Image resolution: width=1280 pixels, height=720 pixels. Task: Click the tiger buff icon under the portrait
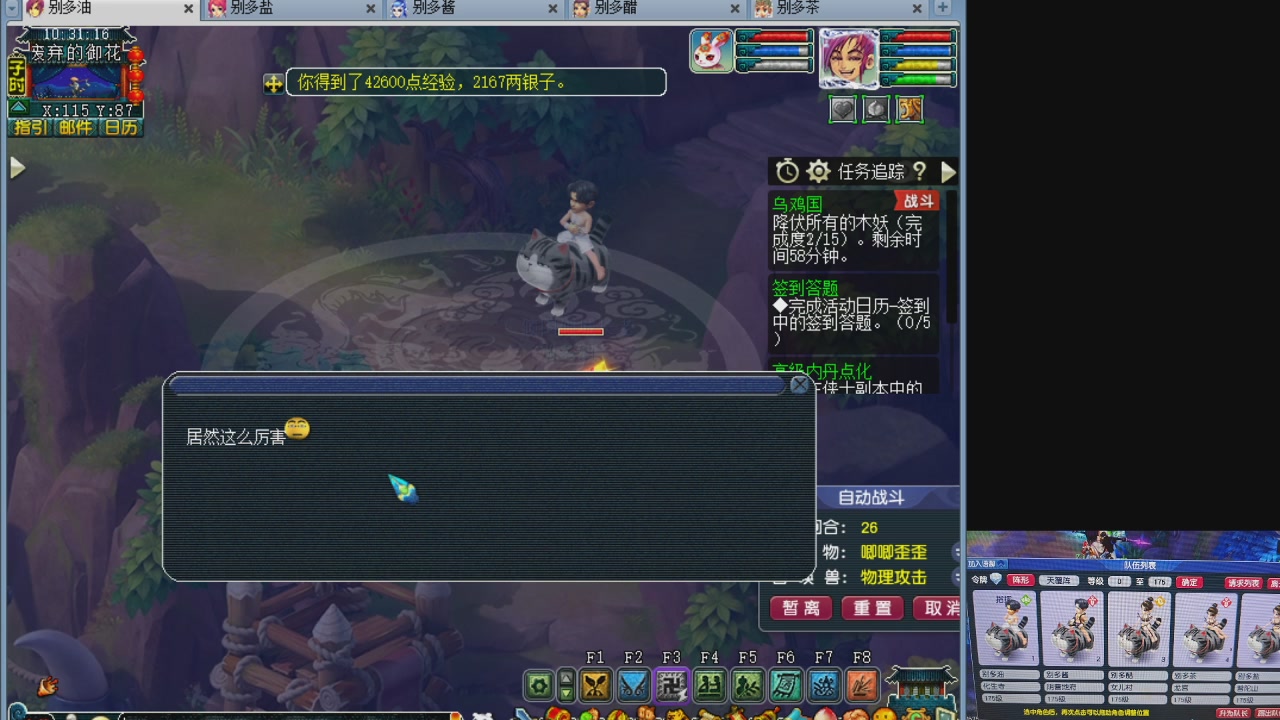click(909, 109)
